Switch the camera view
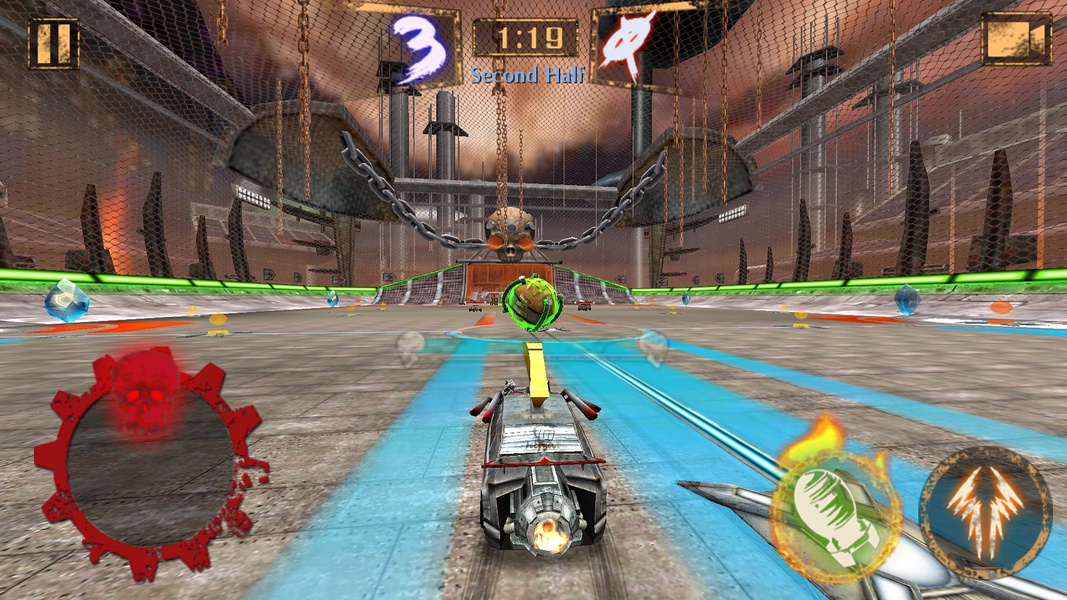The image size is (1067, 600). pos(1016,40)
